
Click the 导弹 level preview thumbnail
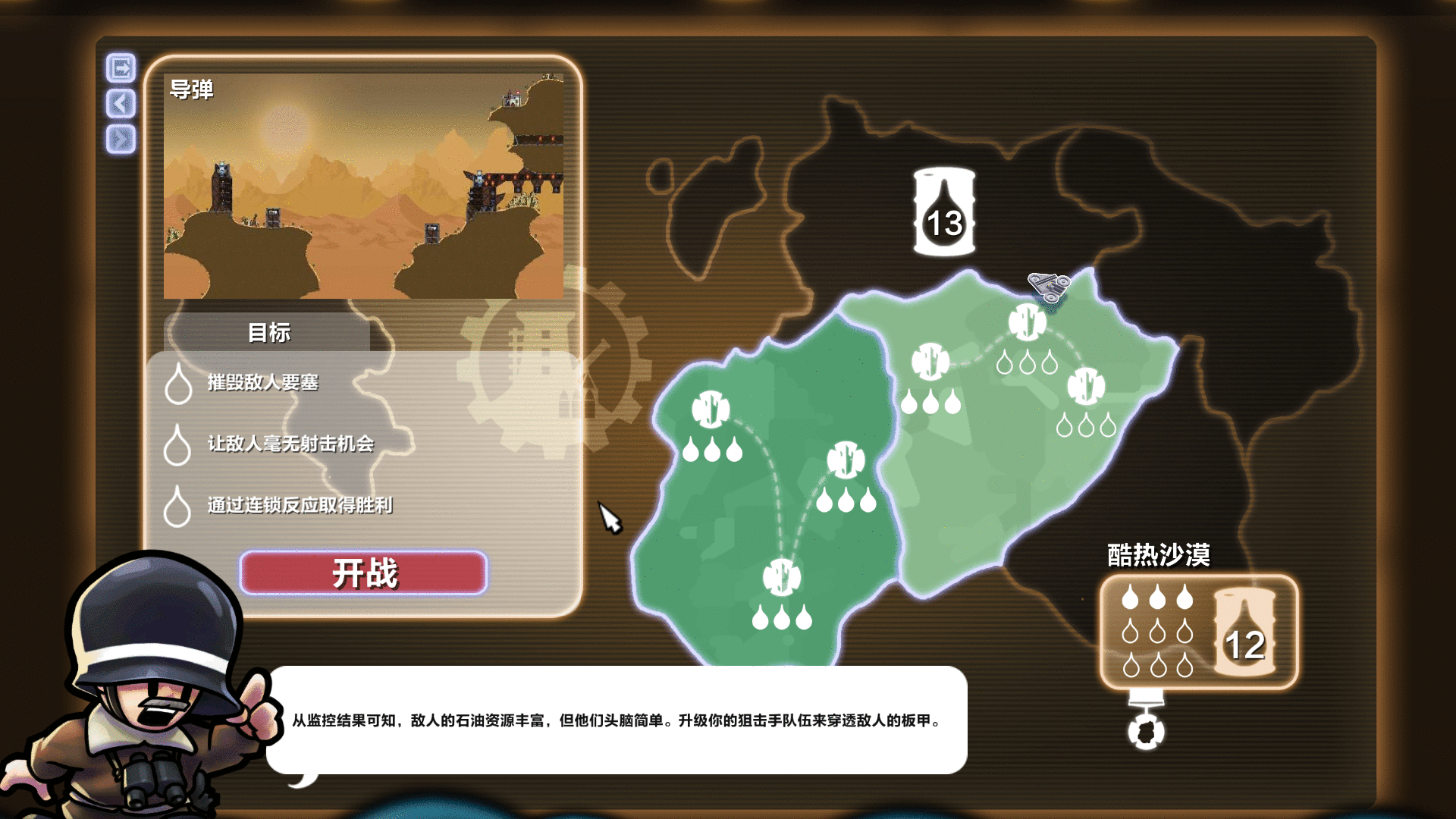click(362, 186)
